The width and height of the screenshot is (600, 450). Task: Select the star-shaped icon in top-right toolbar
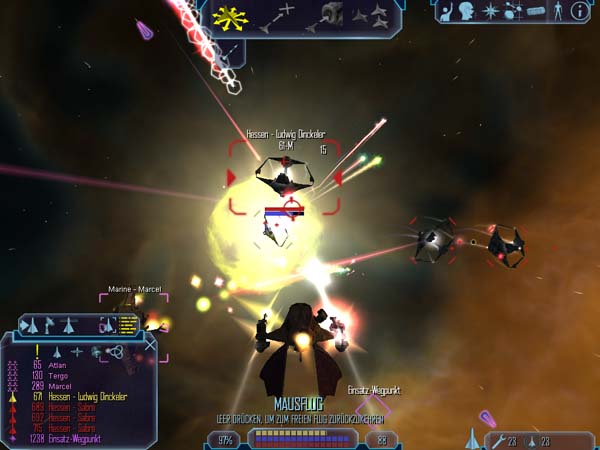coord(491,11)
